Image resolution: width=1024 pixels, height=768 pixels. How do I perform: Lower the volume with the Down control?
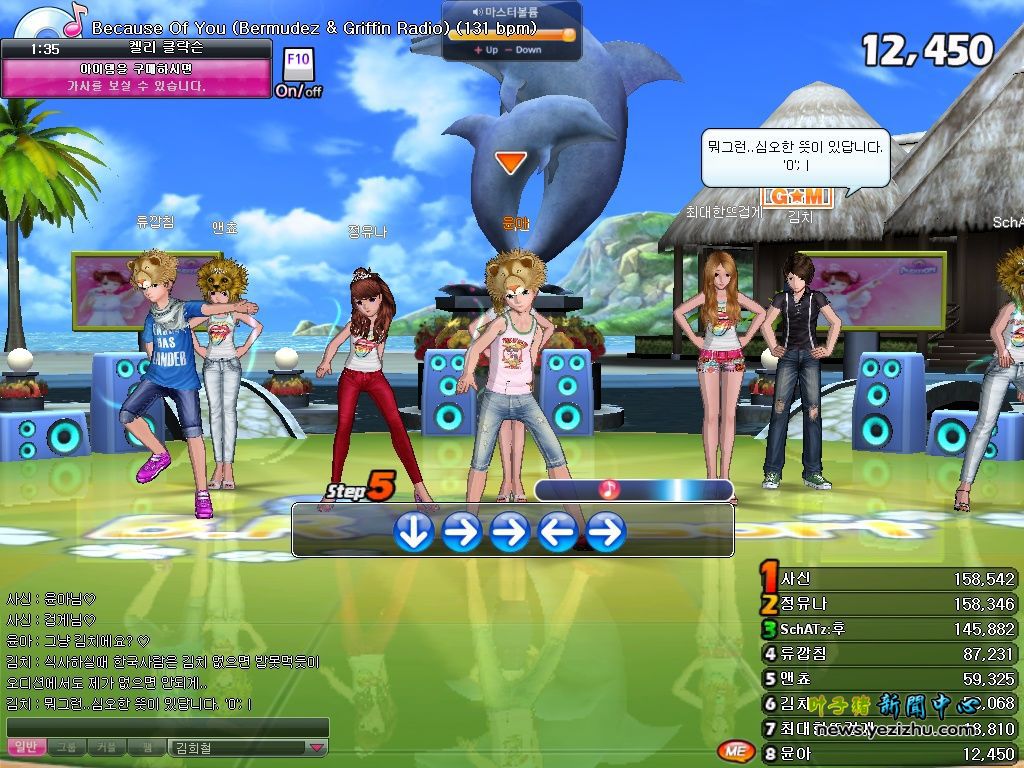pos(524,50)
